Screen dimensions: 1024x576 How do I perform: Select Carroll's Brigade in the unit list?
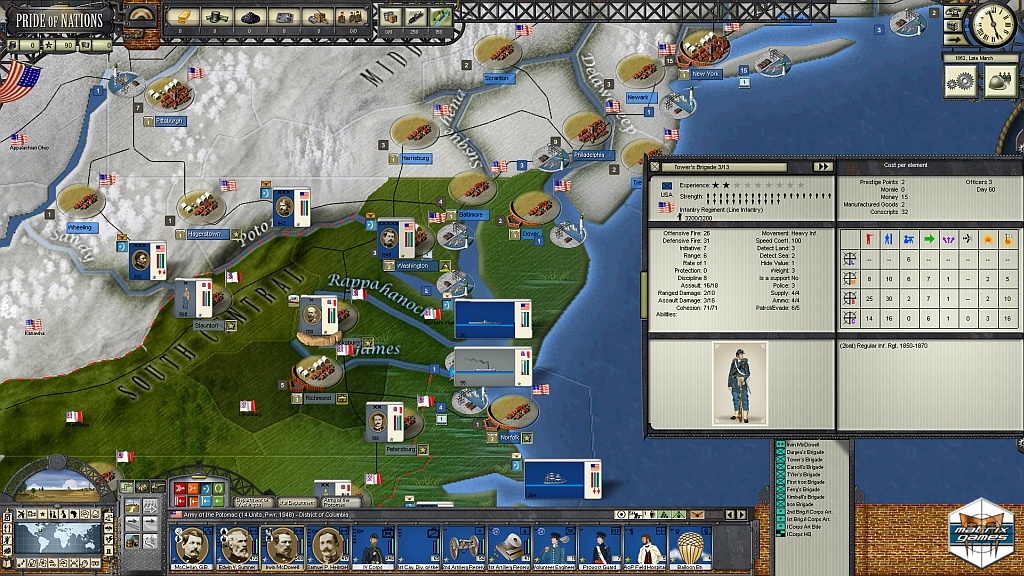coord(805,466)
